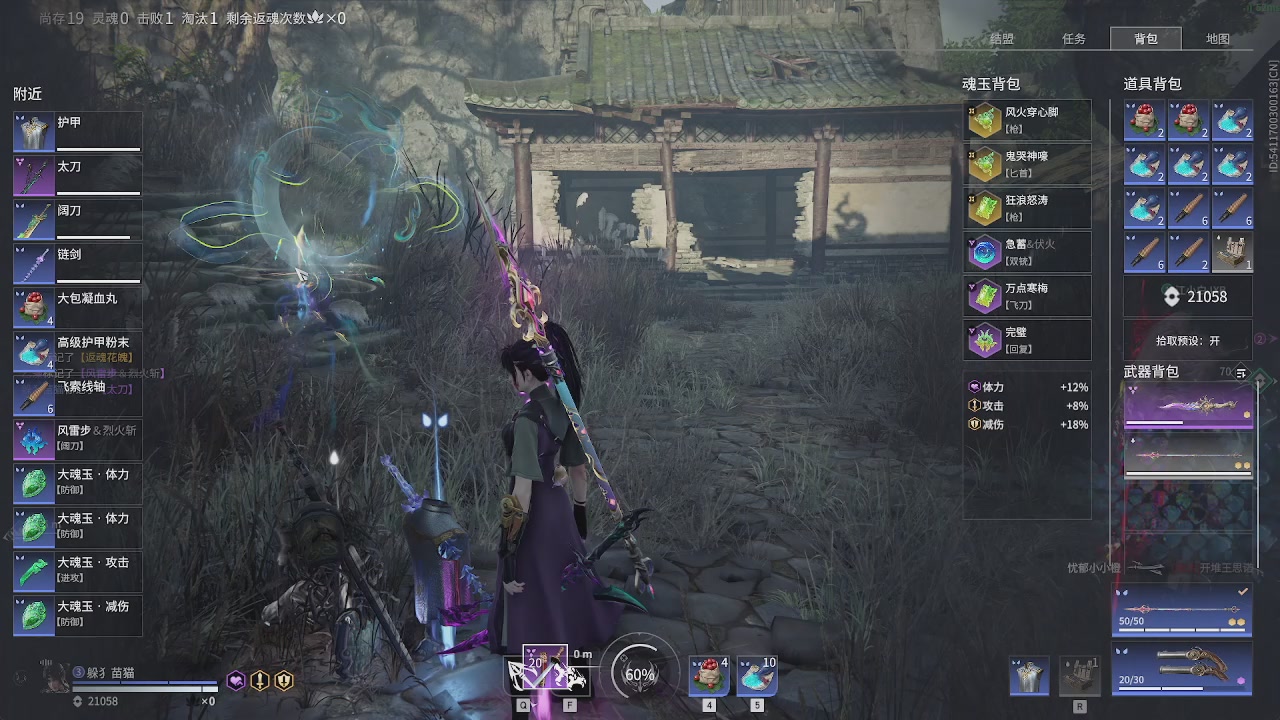1280x720 pixels.
Task: Select the 狂浪怒涛 soul jade
Action: pyautogui.click(x=1027, y=208)
